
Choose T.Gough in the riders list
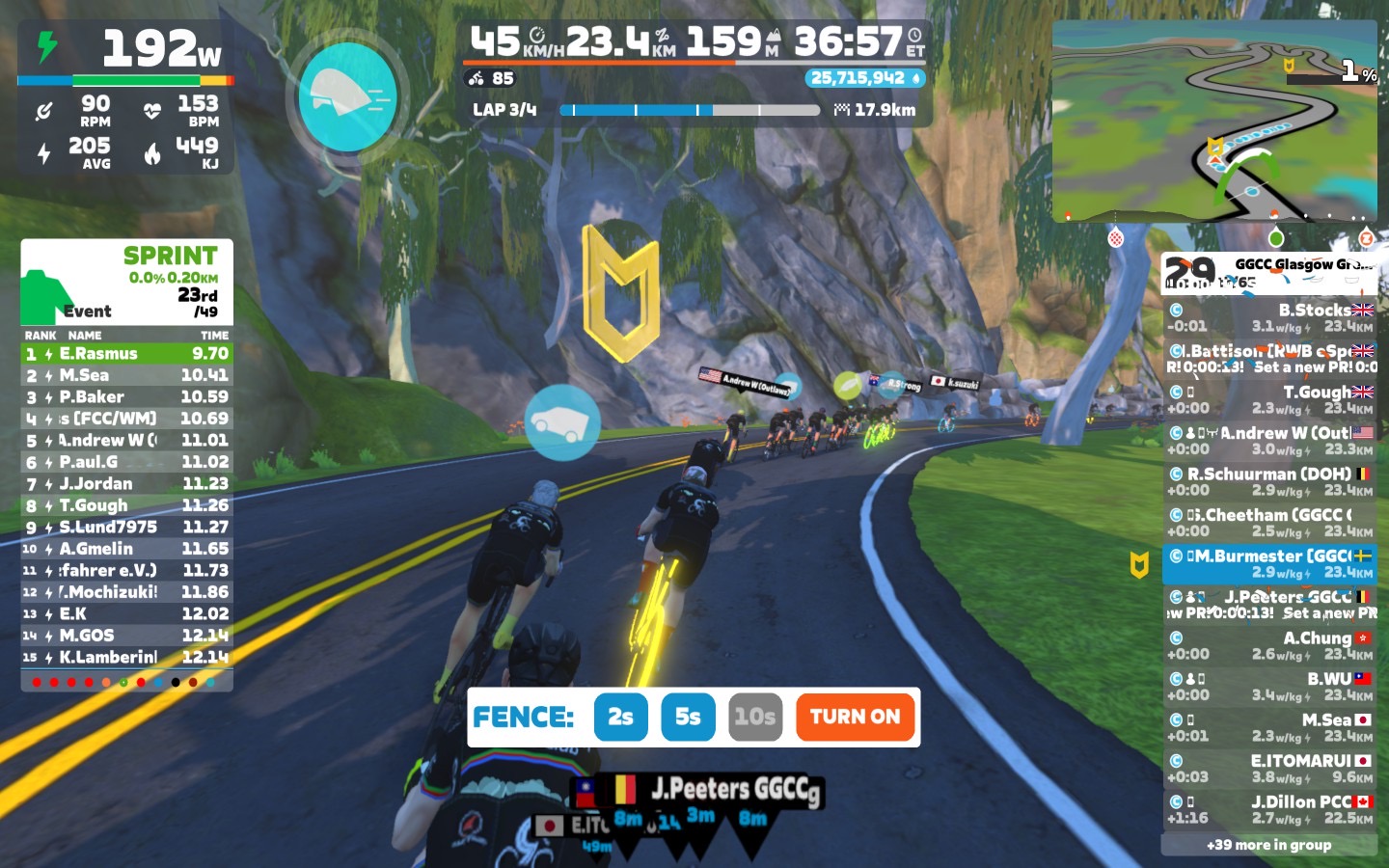click(x=1268, y=399)
